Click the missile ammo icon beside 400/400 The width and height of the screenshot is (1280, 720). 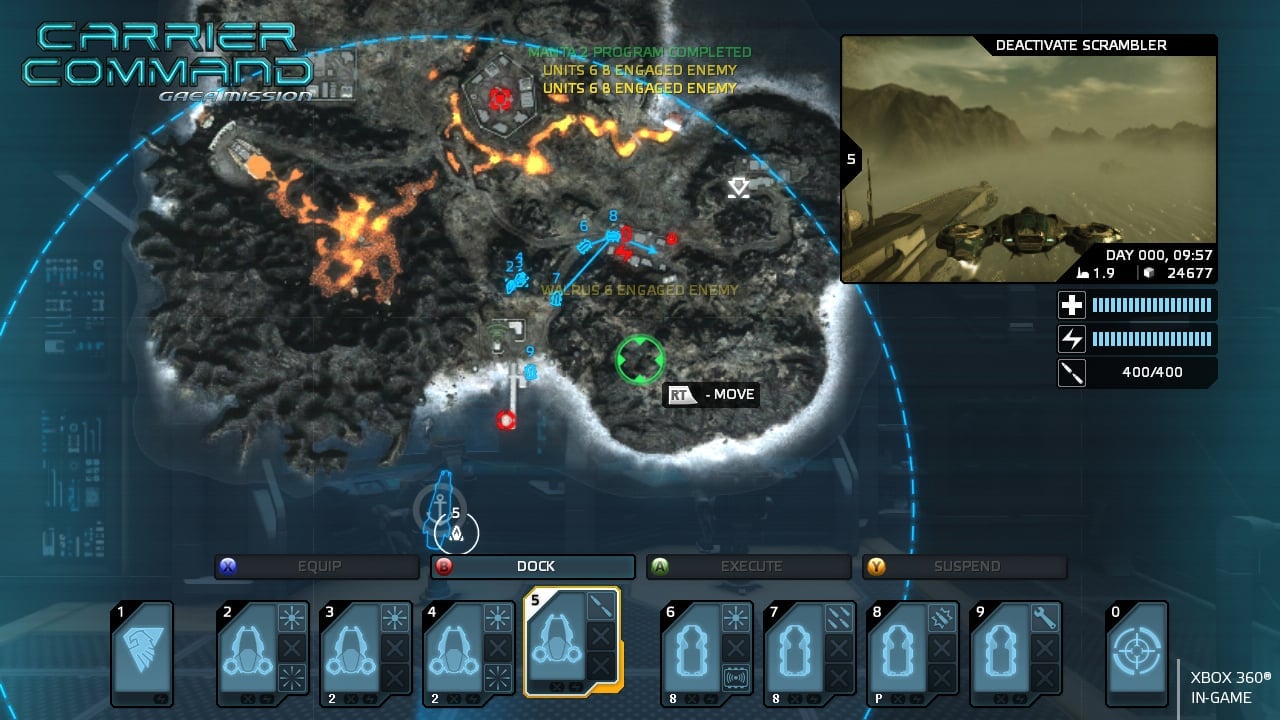tap(1071, 373)
